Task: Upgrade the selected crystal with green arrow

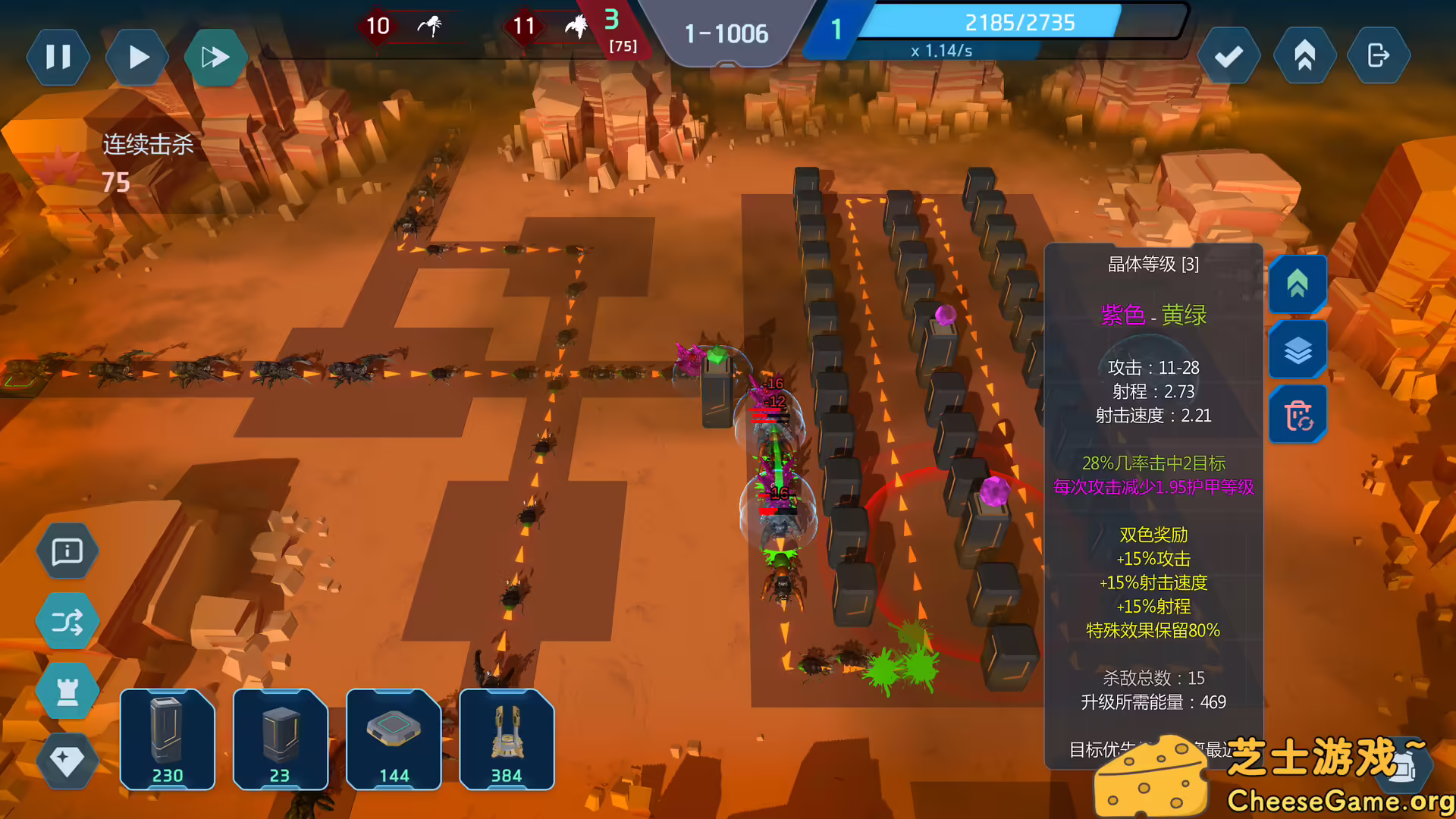Action: (1298, 284)
